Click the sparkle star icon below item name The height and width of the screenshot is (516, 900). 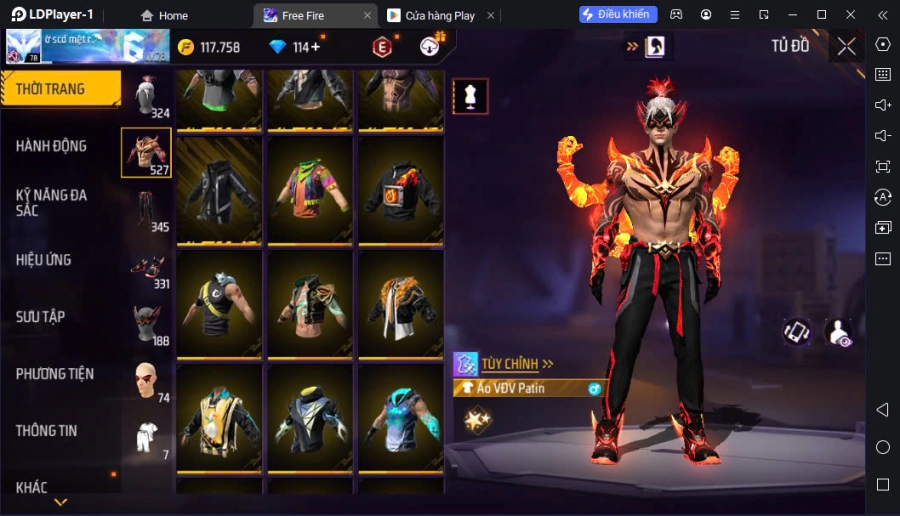tap(477, 420)
